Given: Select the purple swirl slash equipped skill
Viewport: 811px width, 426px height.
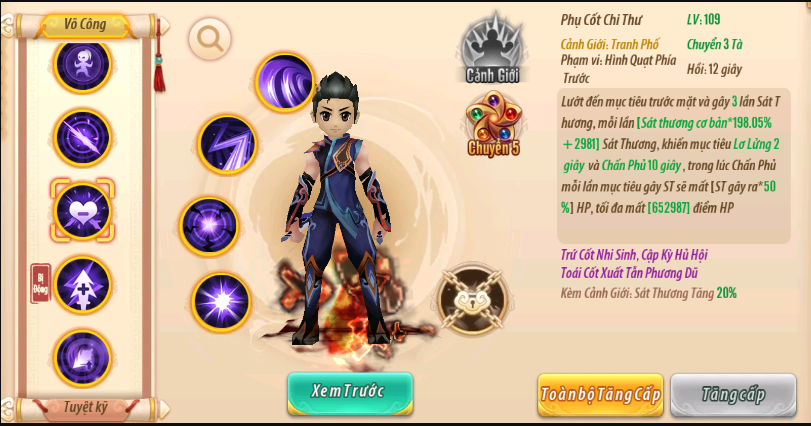Looking at the screenshot, I should (285, 82).
